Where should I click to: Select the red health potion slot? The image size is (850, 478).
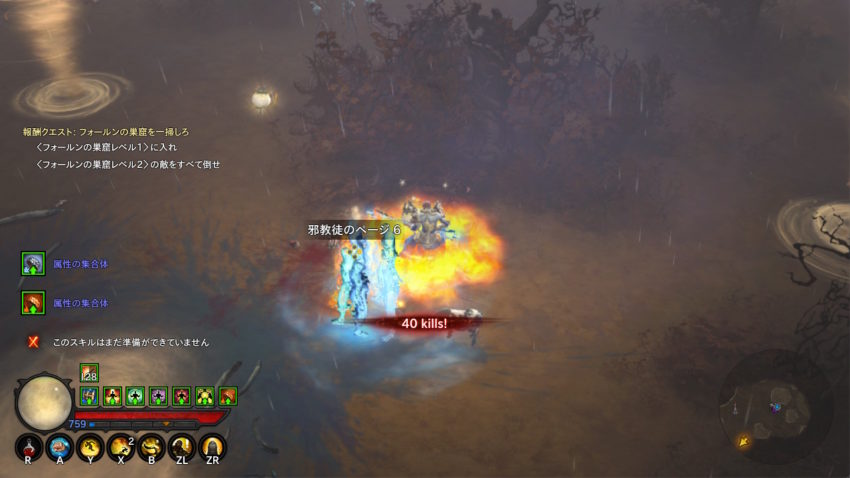(x=29, y=447)
